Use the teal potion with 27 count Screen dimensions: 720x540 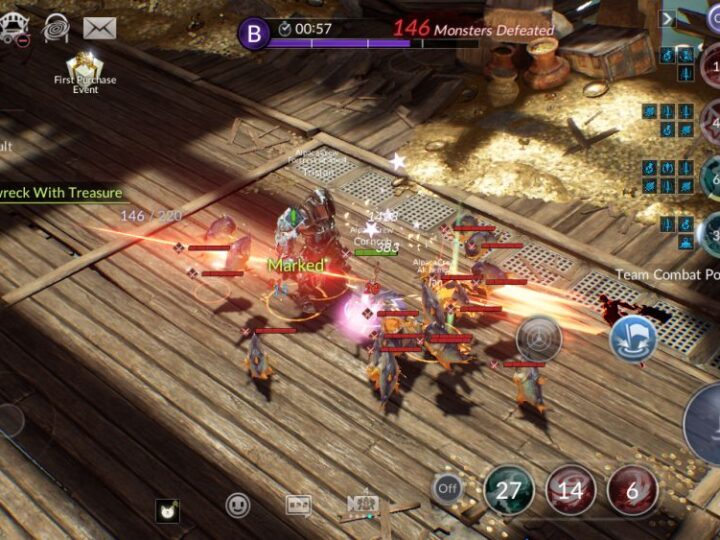tap(509, 490)
